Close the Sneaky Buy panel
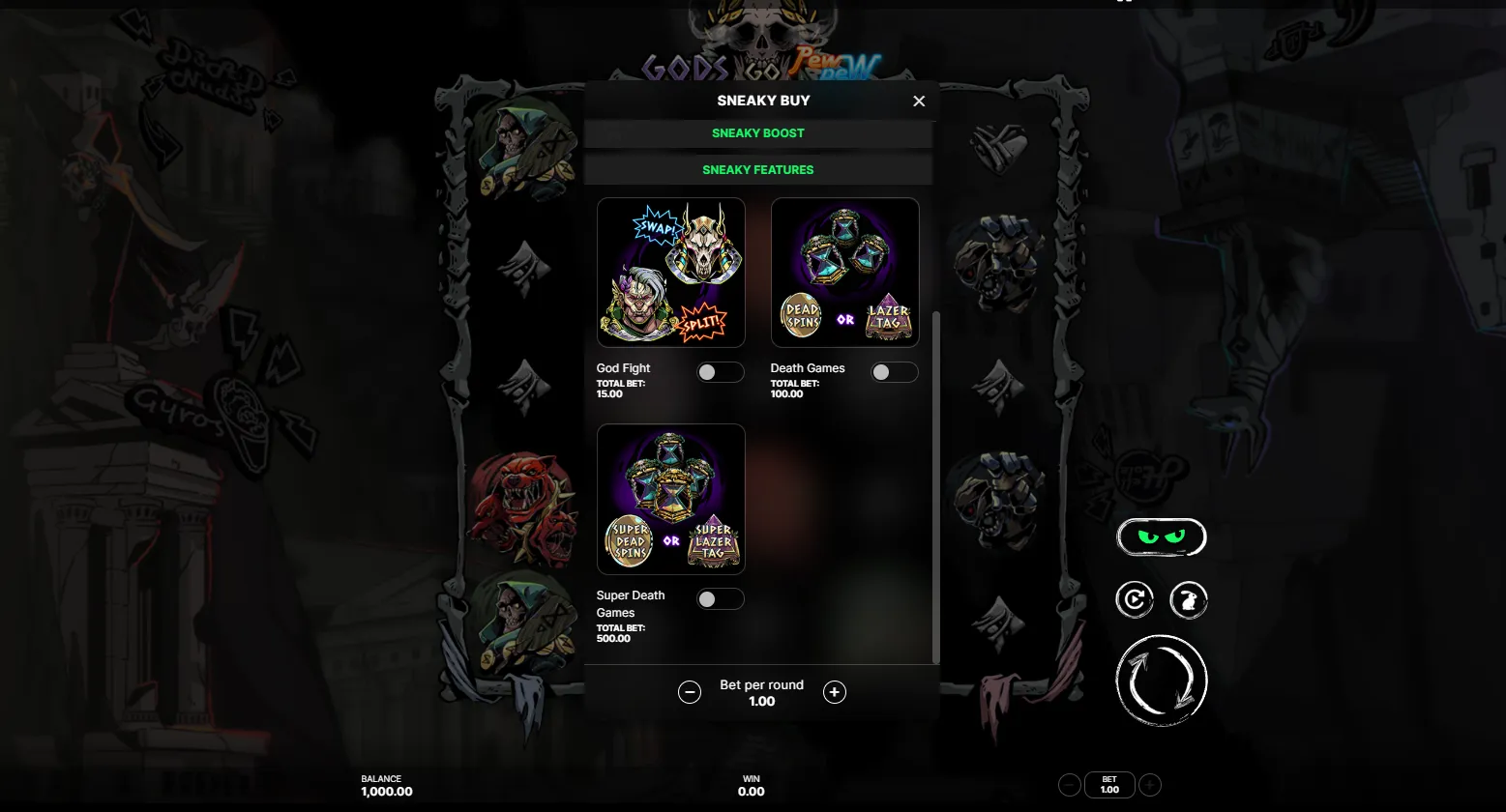1506x812 pixels. (919, 101)
